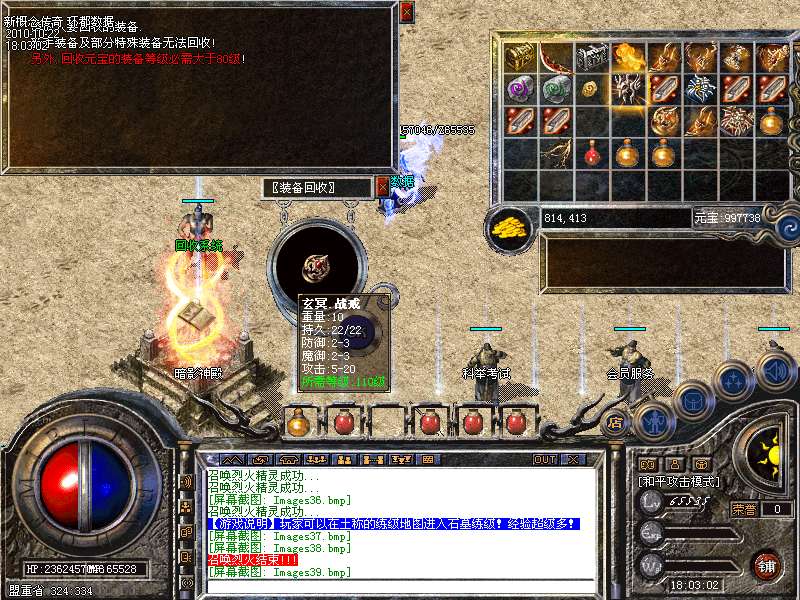Toggle the 和平攻击模式 attack mode label

click(x=679, y=481)
